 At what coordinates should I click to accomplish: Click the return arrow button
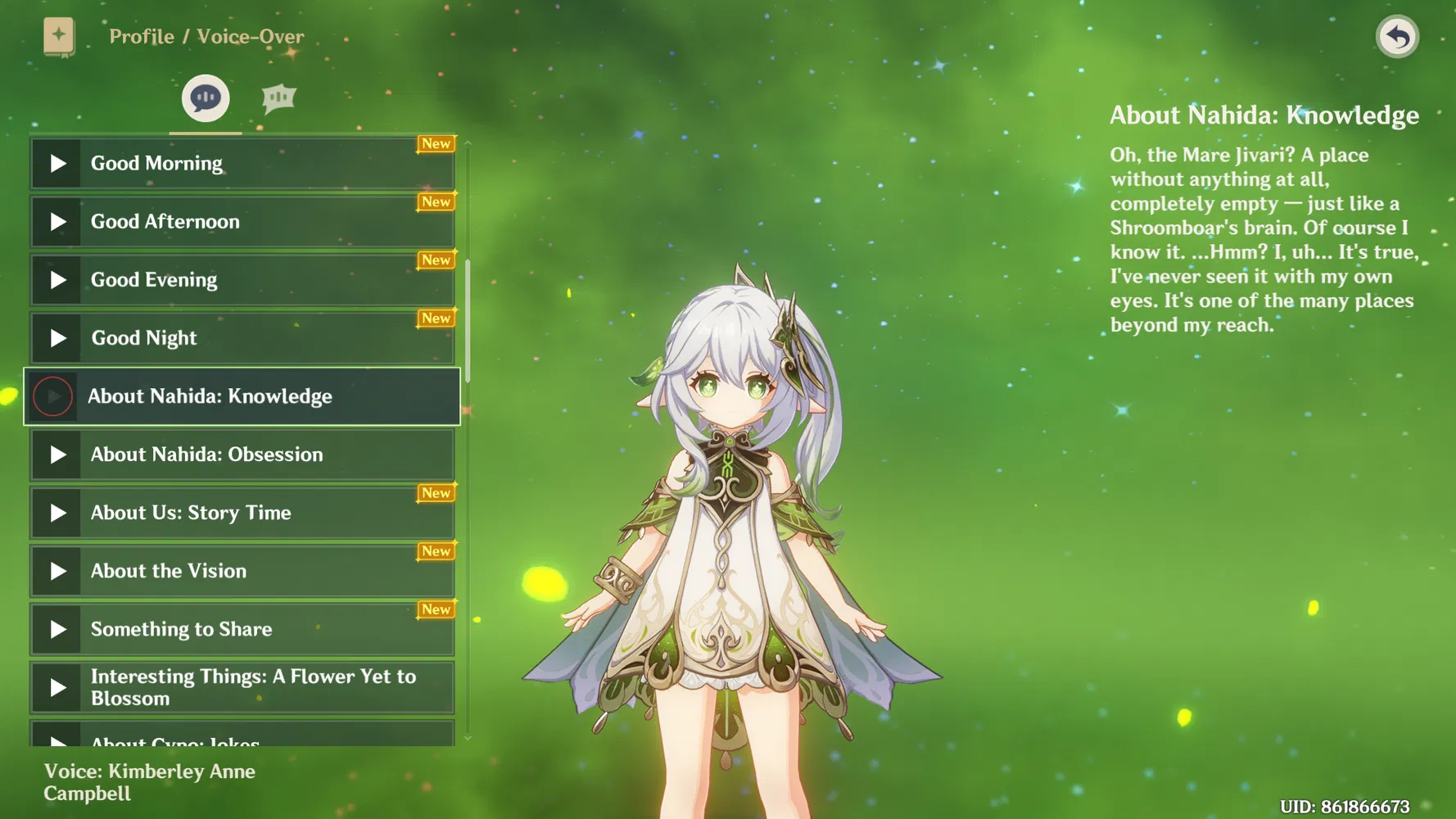pyautogui.click(x=1397, y=37)
